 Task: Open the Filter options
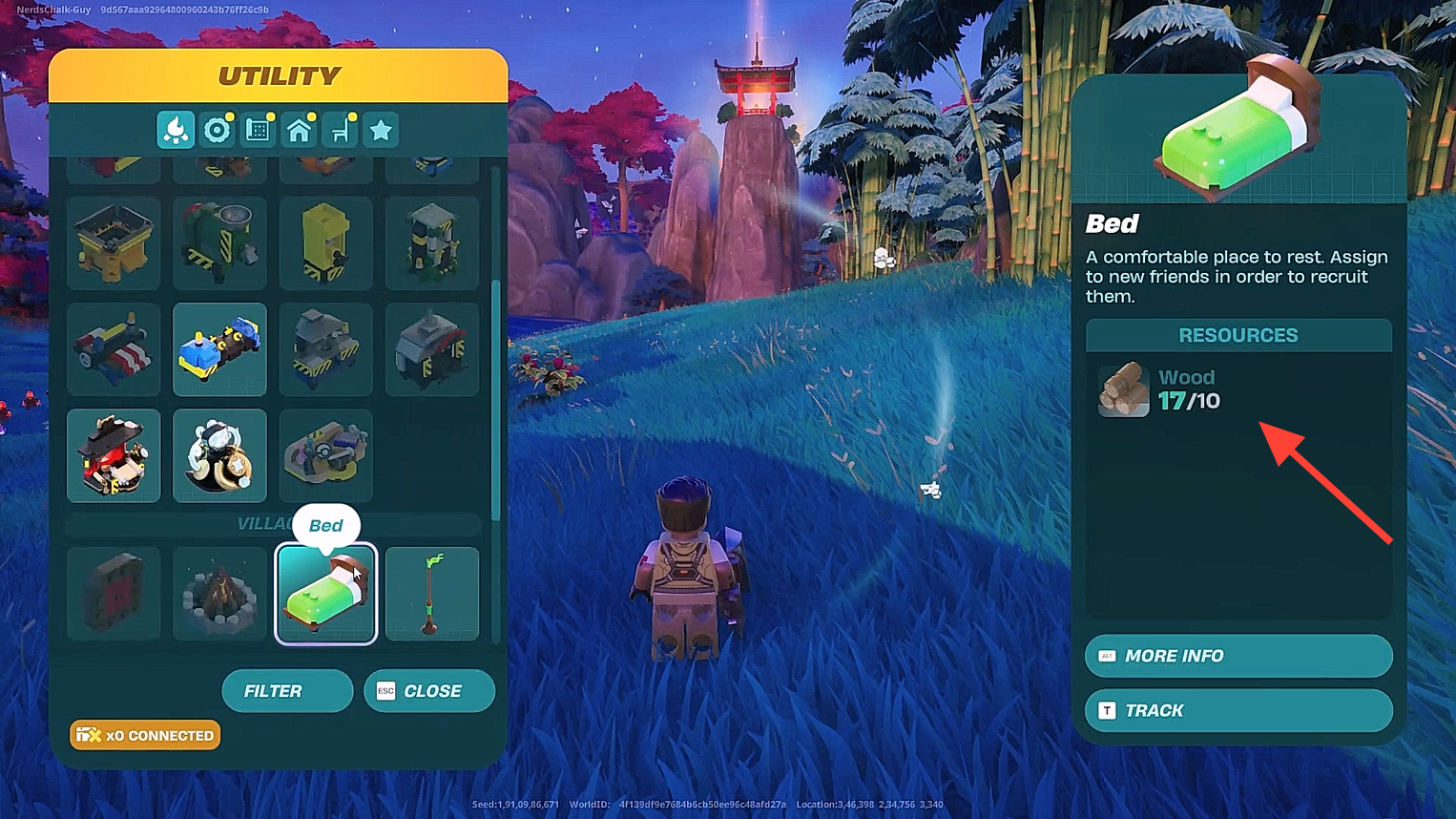tap(286, 690)
